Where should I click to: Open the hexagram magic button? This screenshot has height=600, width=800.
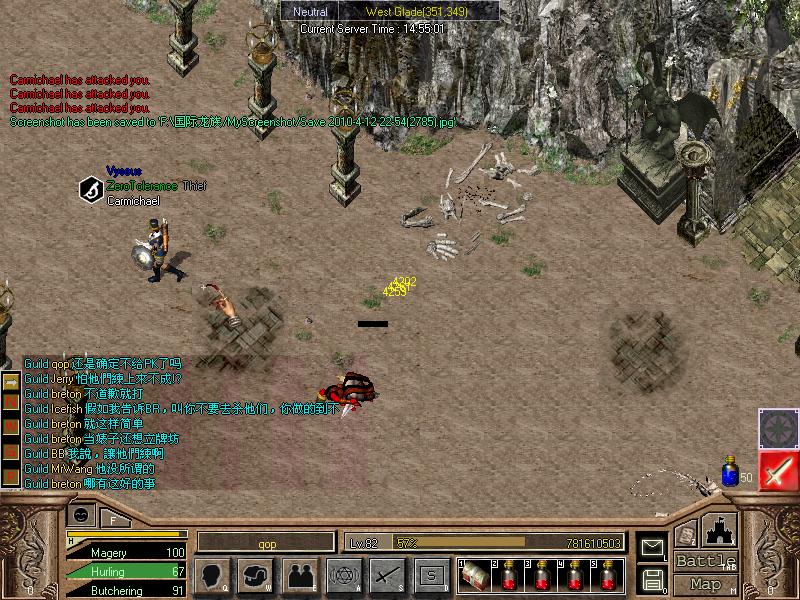tap(342, 575)
